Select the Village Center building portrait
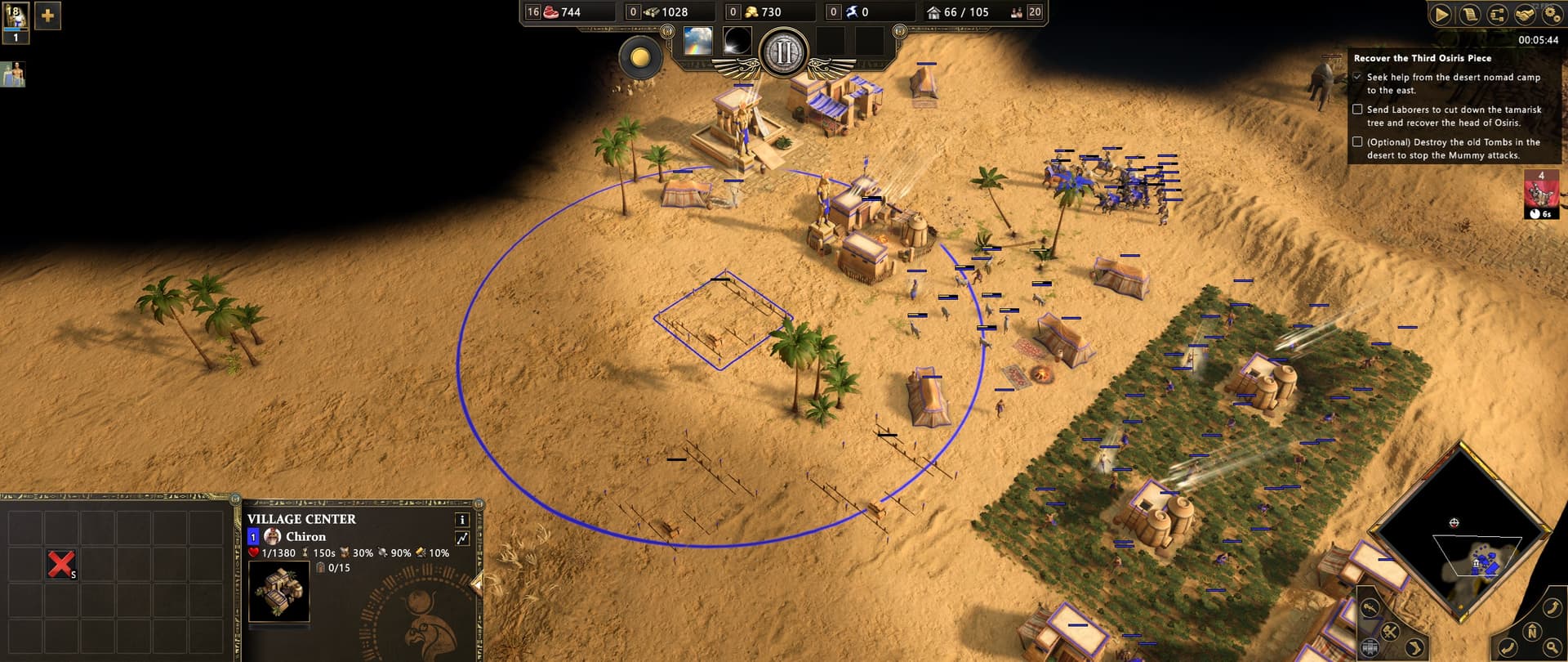Viewport: 1568px width, 662px height. tap(278, 592)
